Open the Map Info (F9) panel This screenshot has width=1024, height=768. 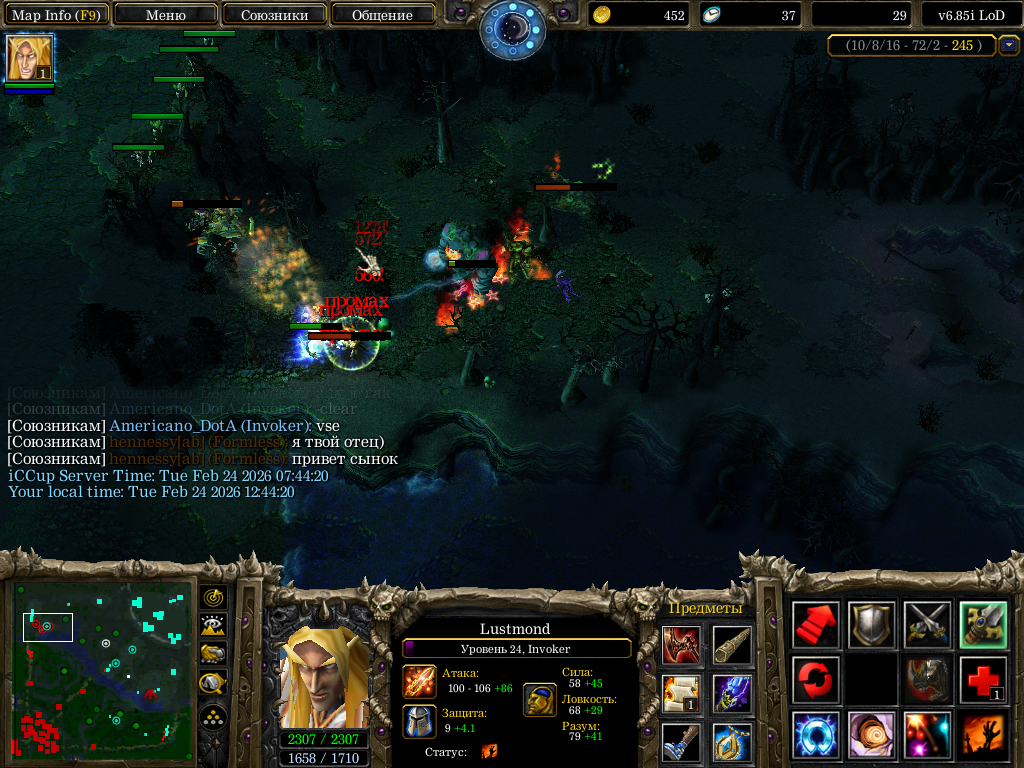pos(56,15)
